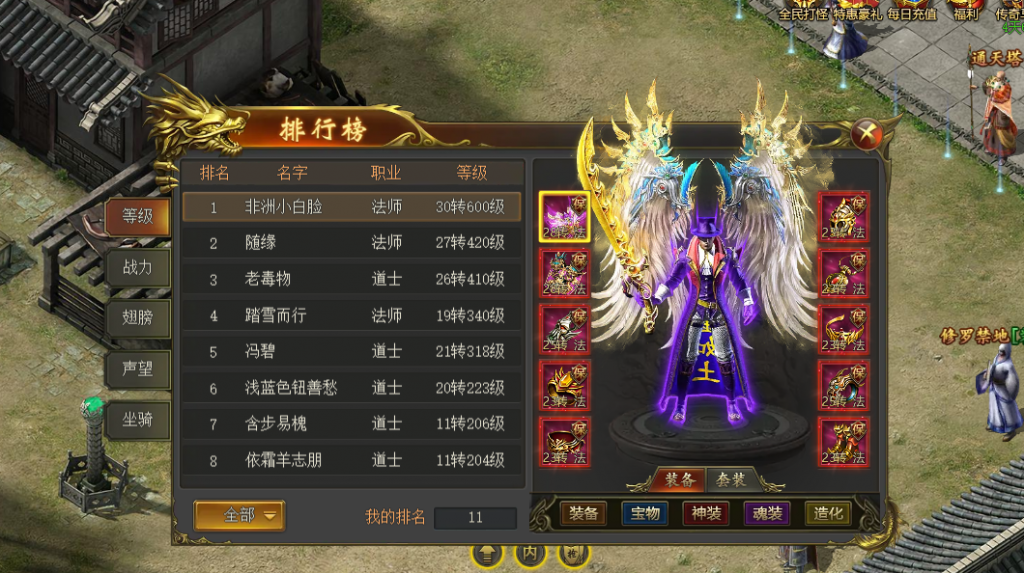Screen dimensions: 1024x573
Task: Open the 战力 ranking tab
Action: (x=137, y=267)
